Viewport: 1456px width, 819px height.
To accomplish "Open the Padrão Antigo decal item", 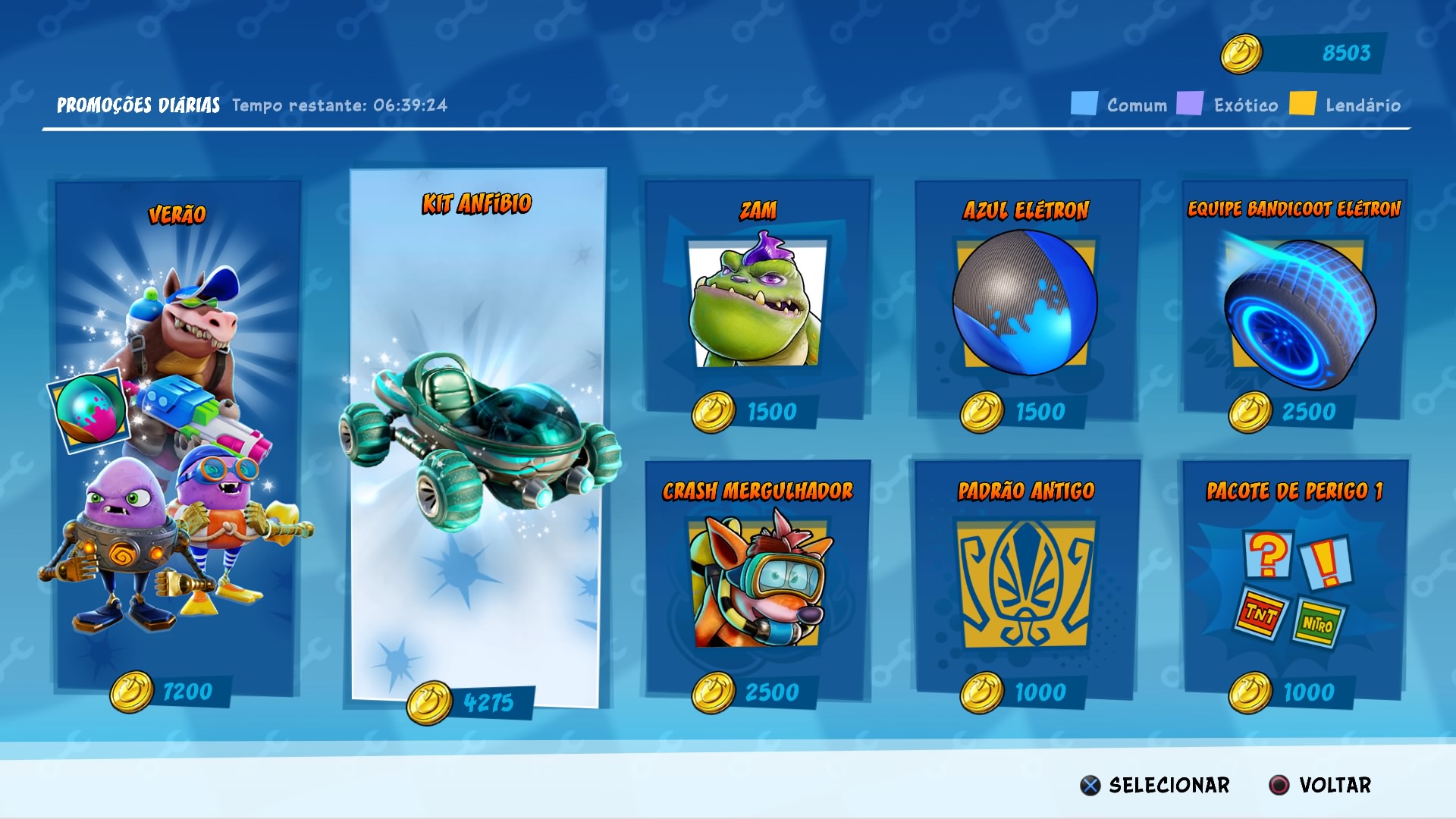I will 1025,584.
